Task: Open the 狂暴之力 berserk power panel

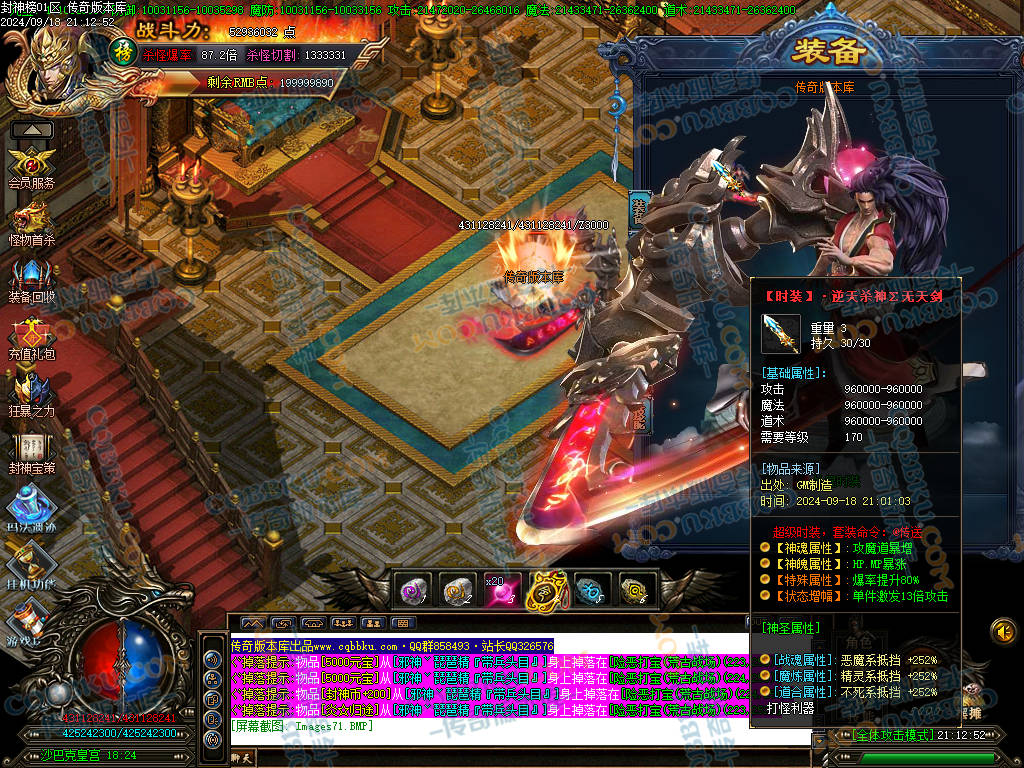Action: (x=31, y=391)
